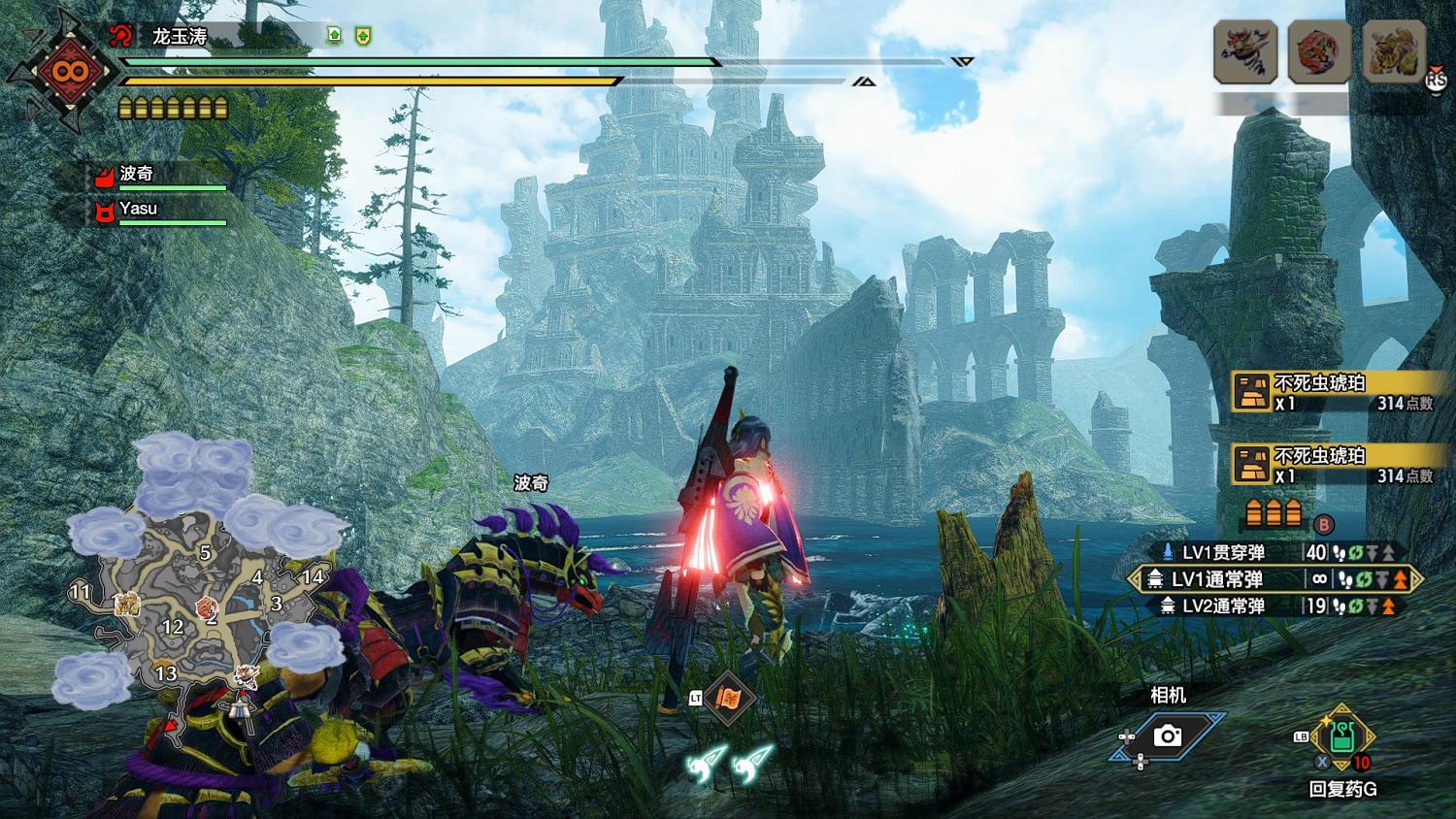Viewport: 1456px width, 819px height.
Task: Open the orange guide map icon
Action: (729, 698)
